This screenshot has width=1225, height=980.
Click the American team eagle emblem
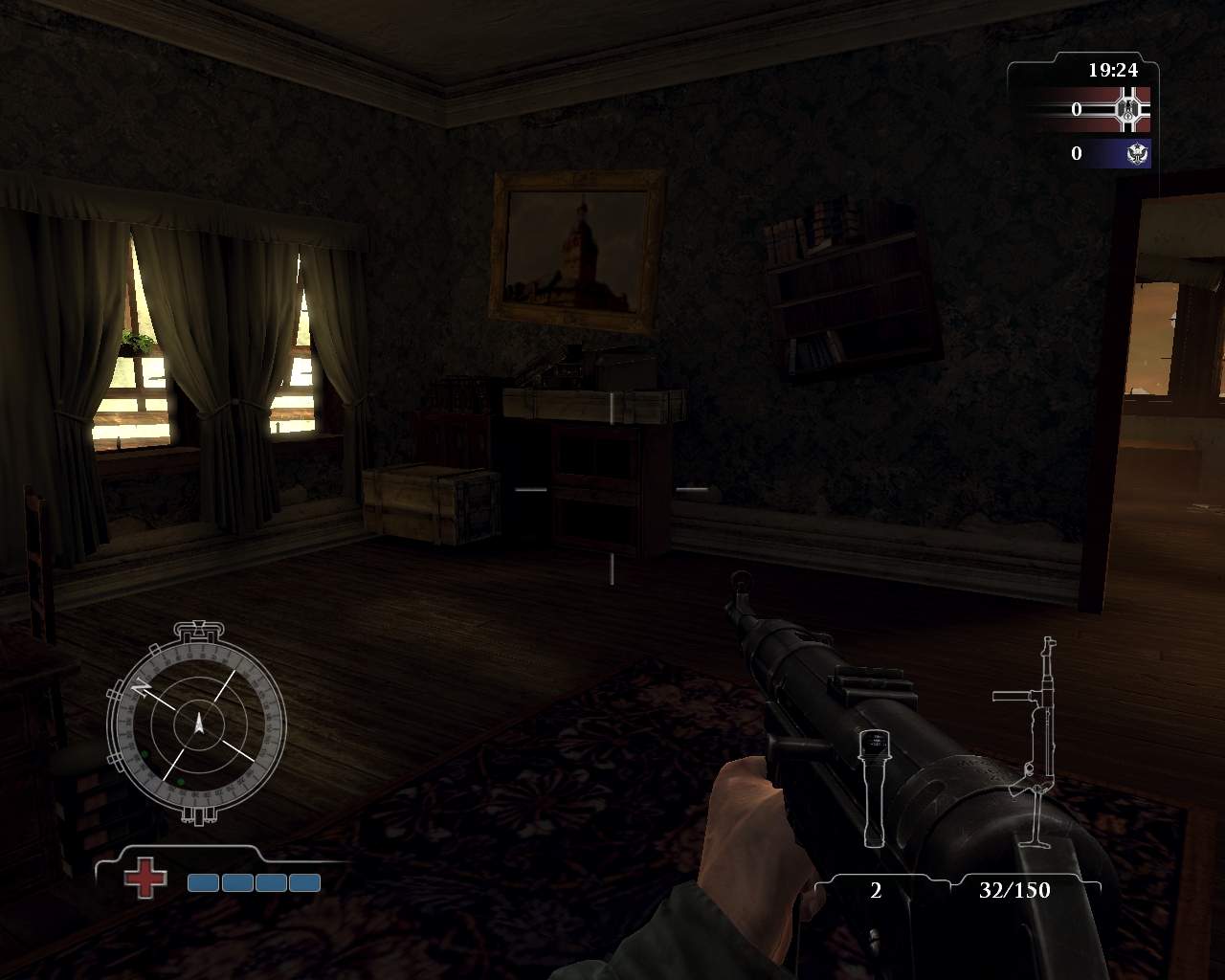[x=1137, y=153]
